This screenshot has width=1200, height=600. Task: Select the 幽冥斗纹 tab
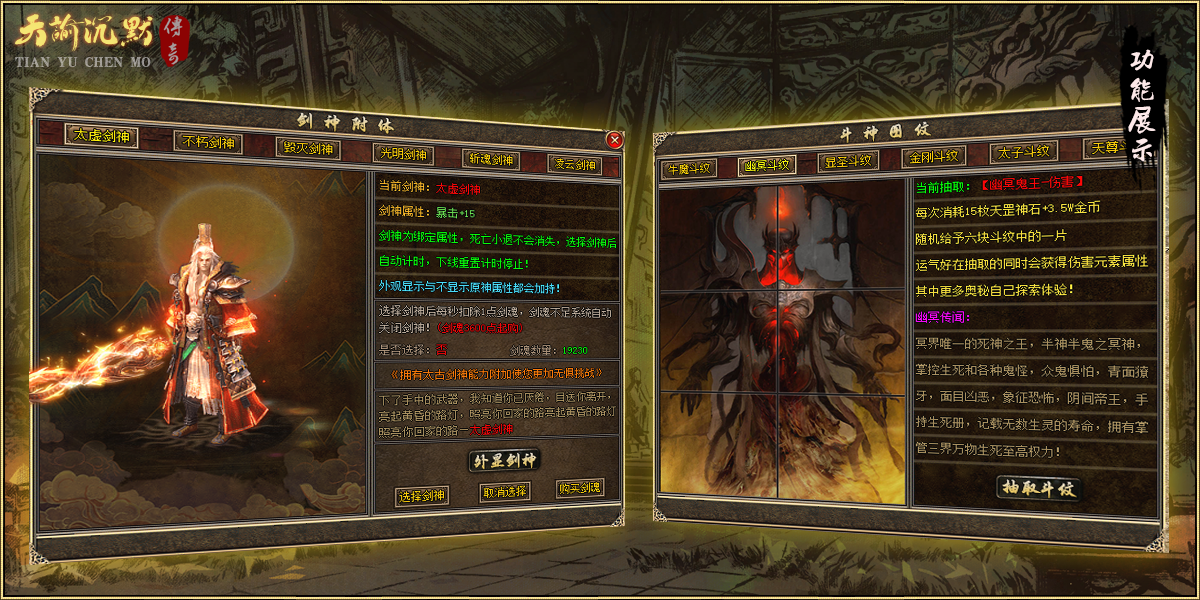pos(767,165)
